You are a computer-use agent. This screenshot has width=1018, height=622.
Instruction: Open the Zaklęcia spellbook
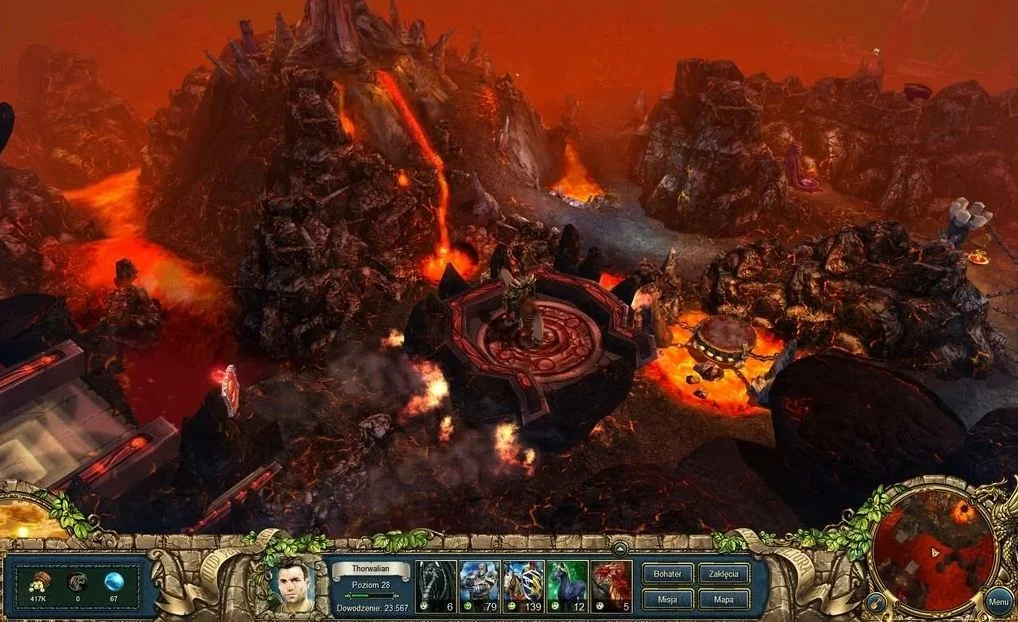click(x=723, y=574)
